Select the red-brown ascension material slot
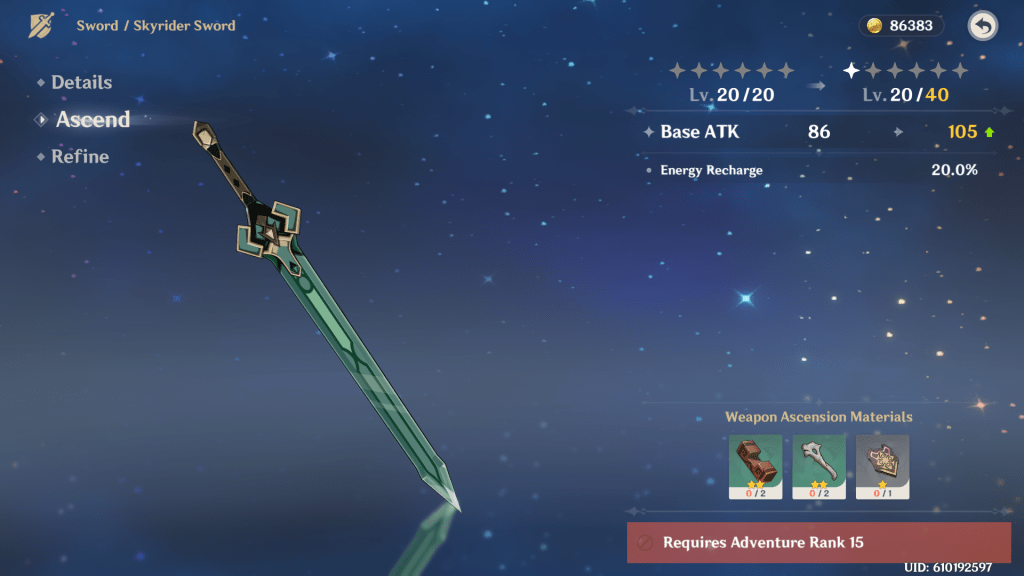Image resolution: width=1024 pixels, height=576 pixels. 755,466
